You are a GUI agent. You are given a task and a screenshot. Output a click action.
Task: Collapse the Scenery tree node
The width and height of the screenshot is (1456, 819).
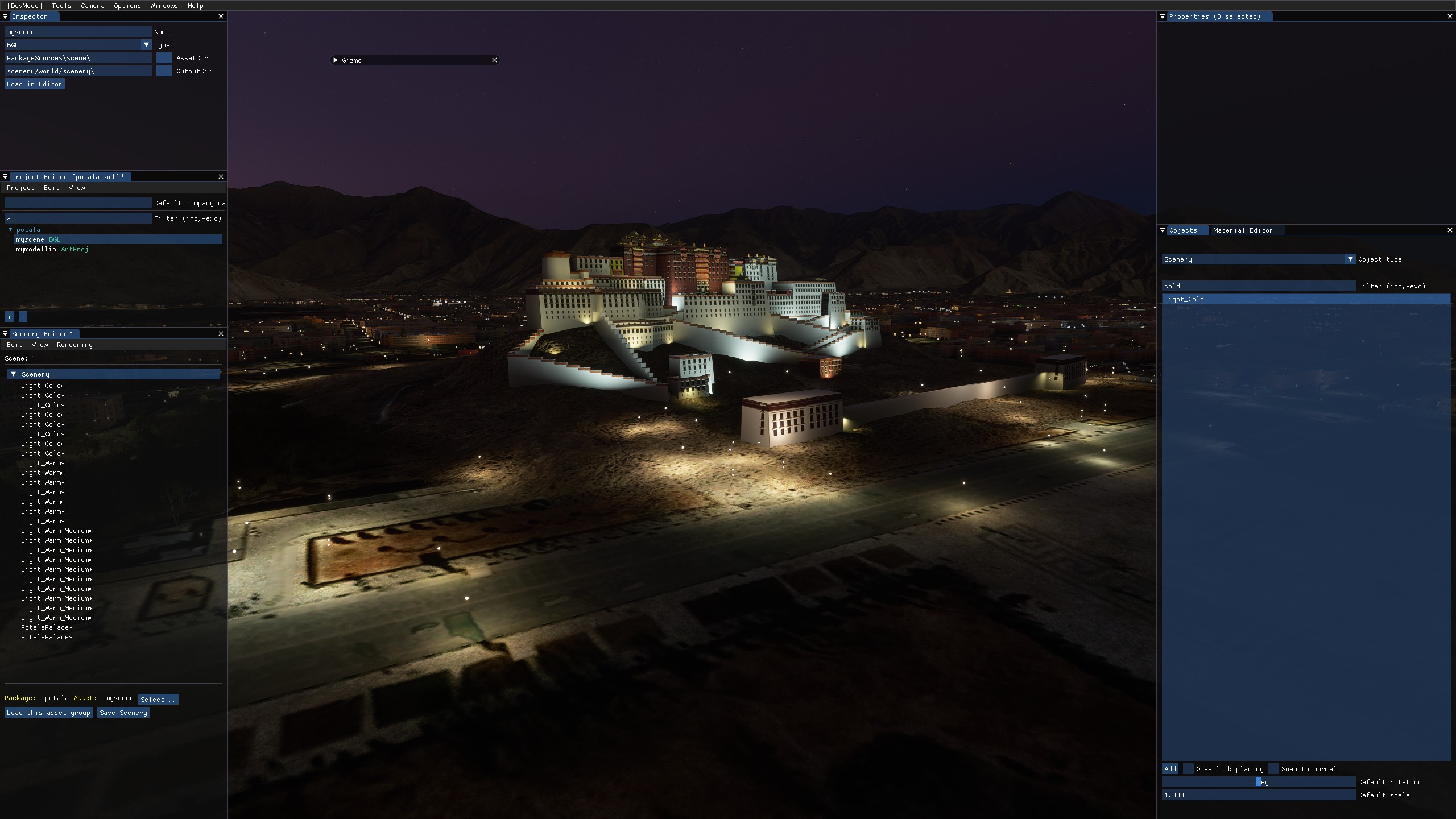point(14,374)
